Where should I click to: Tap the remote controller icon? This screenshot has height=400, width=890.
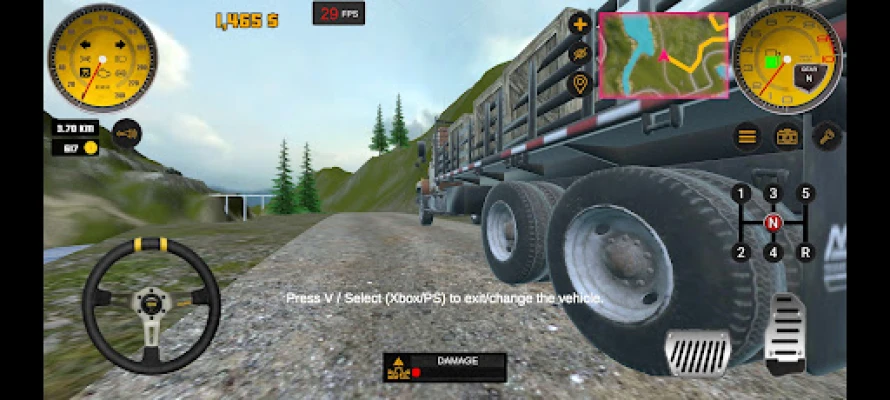[787, 136]
